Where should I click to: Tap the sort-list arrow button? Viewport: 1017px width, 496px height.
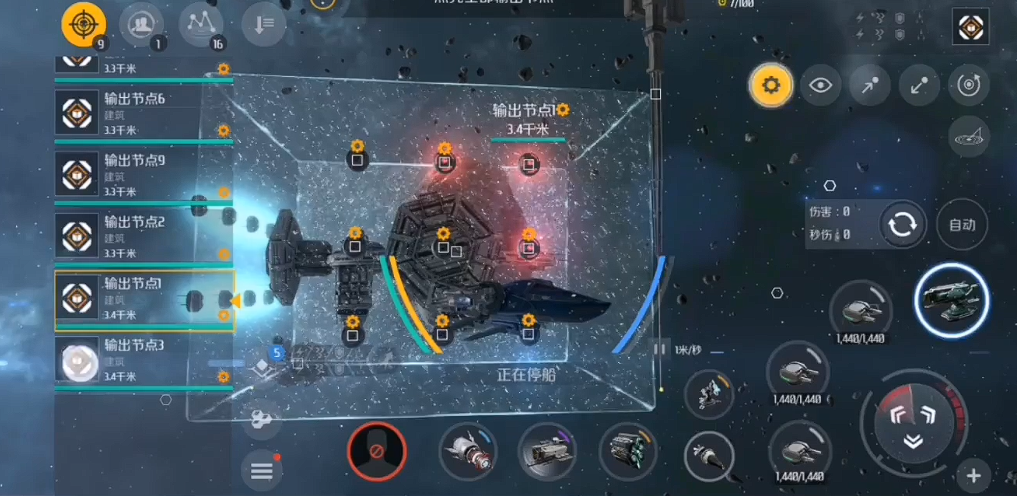click(263, 25)
